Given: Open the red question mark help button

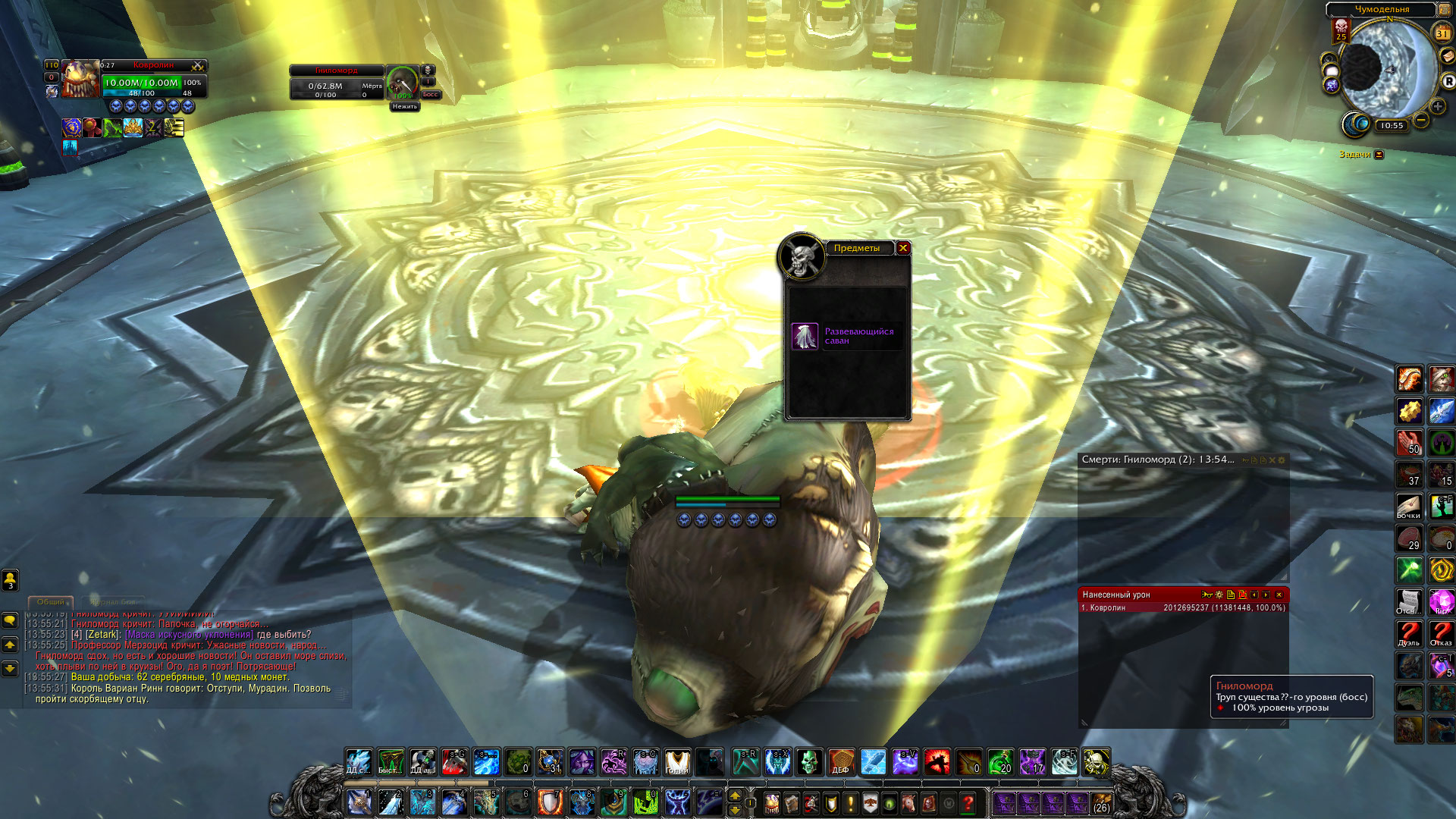Looking at the screenshot, I should point(968,802).
